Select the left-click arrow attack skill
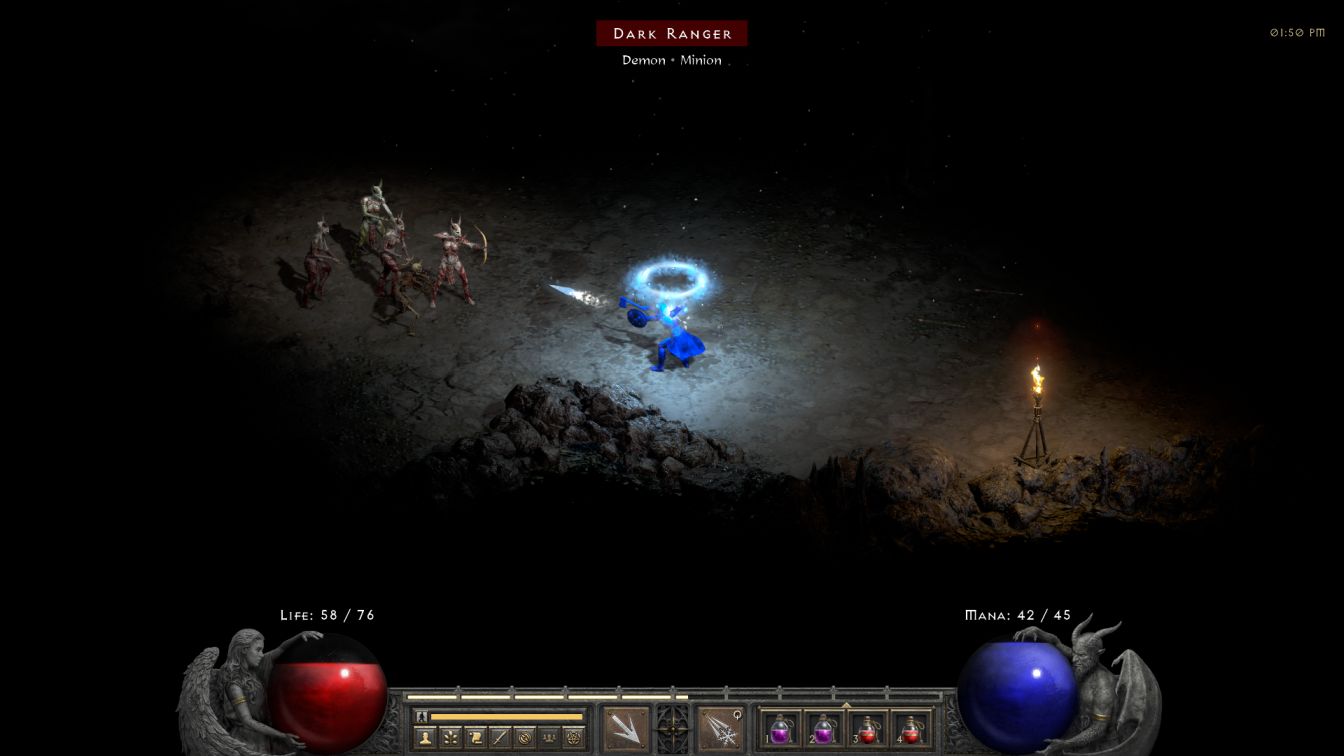 click(626, 728)
